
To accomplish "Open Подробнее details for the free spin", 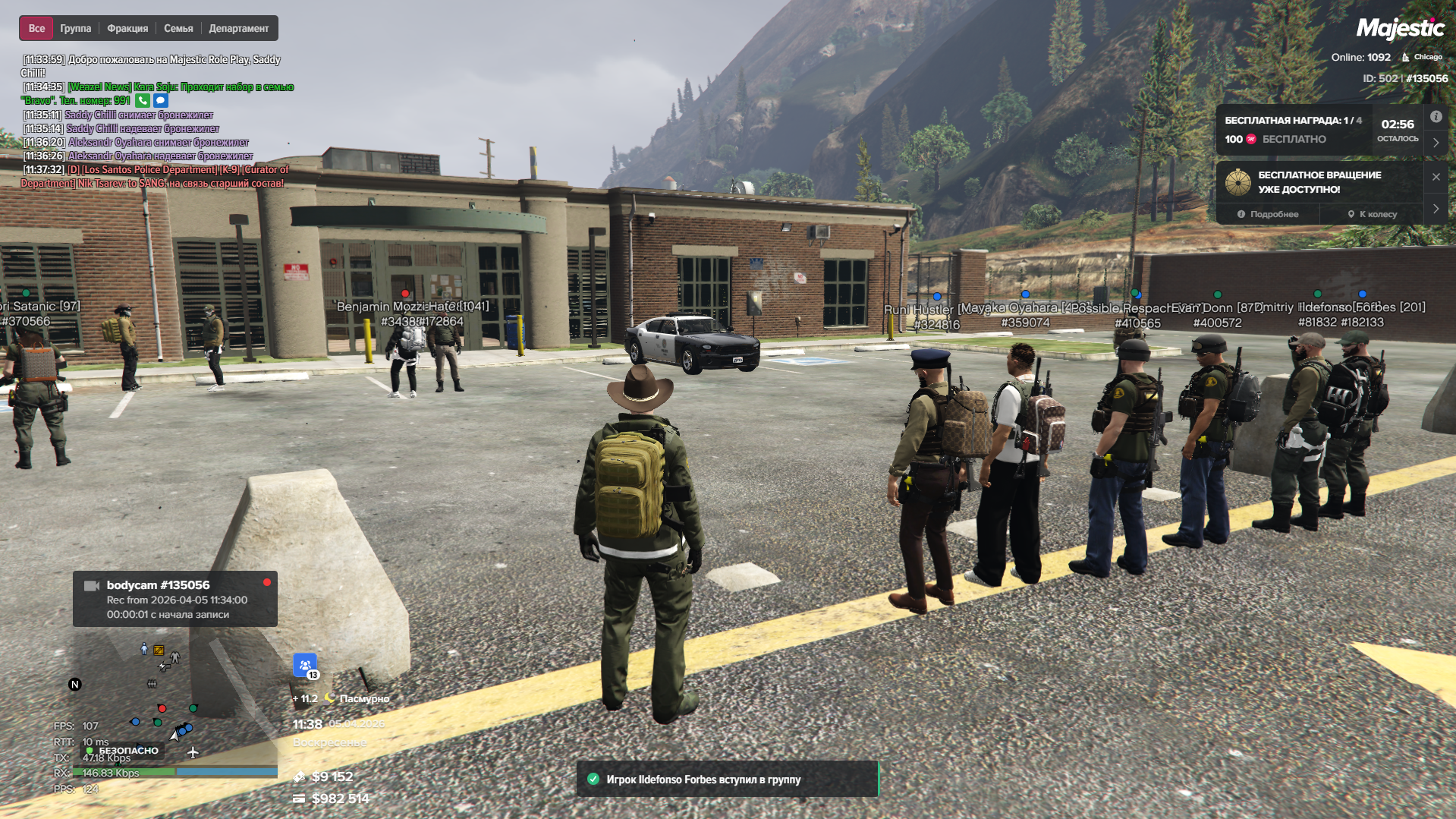I will 1267,214.
